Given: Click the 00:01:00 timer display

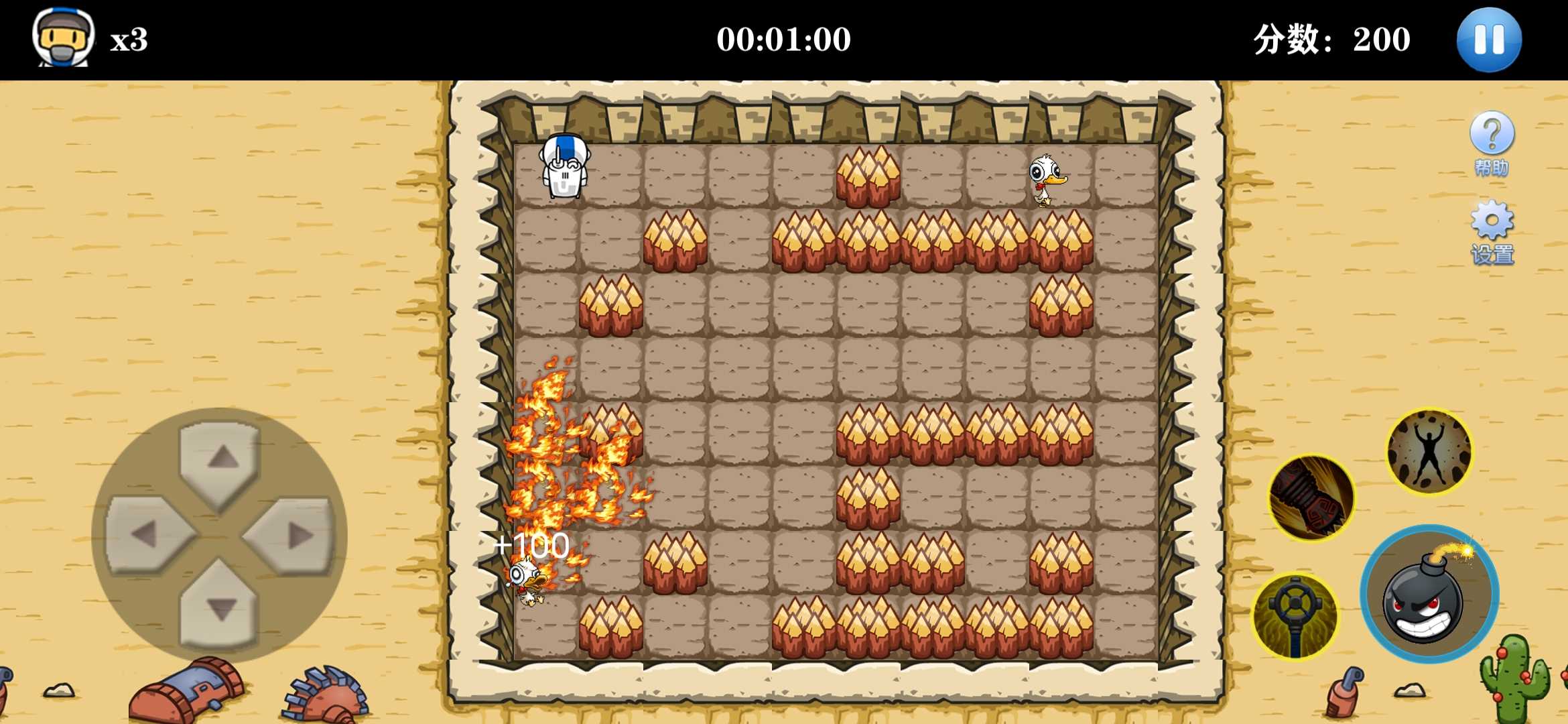Looking at the screenshot, I should 784,38.
